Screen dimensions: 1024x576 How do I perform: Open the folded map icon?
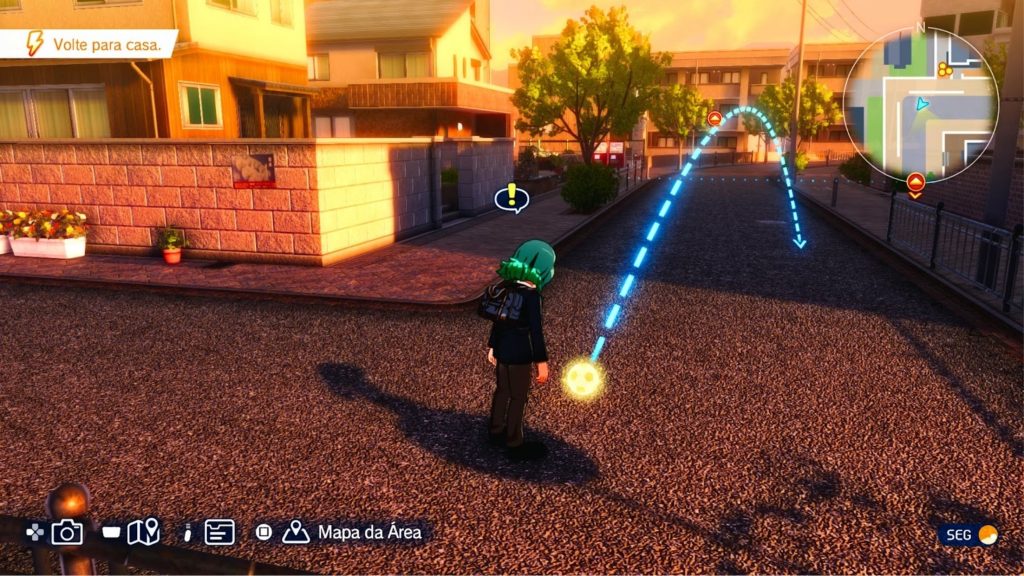pyautogui.click(x=143, y=532)
